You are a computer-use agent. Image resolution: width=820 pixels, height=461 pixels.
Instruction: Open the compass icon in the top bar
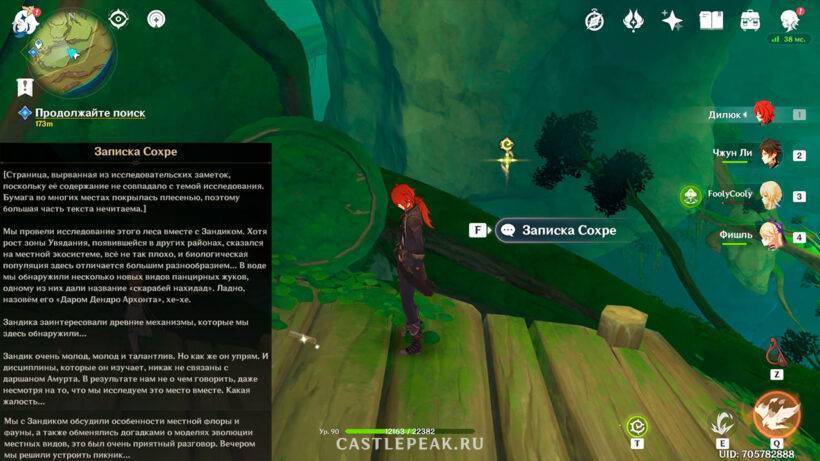pos(594,20)
